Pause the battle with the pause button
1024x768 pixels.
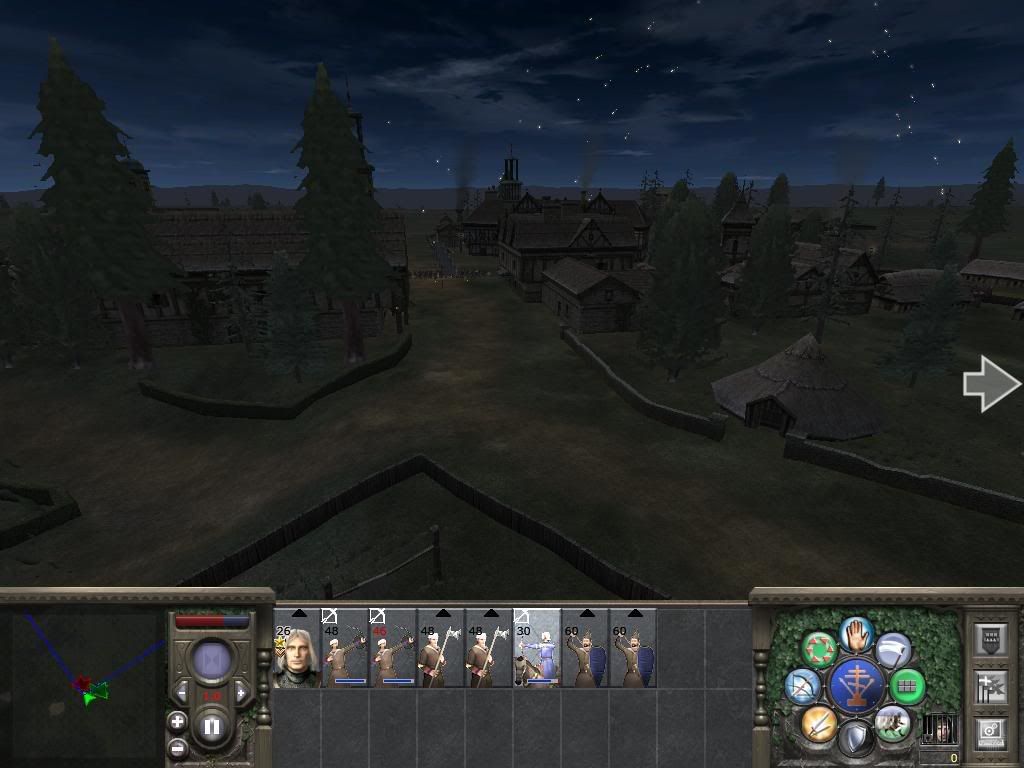pyautogui.click(x=211, y=727)
